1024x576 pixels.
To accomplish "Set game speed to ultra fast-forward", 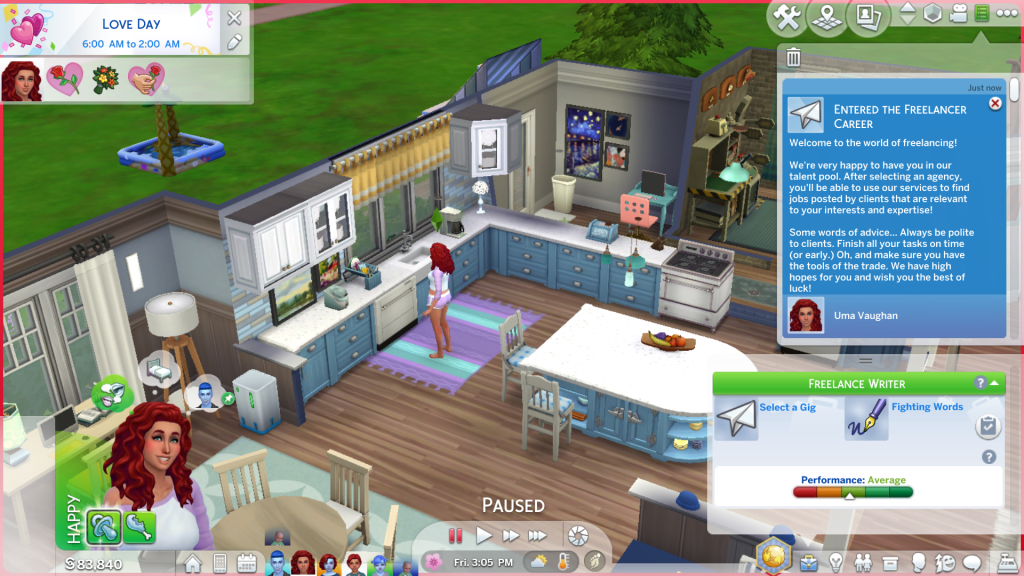I will pos(538,536).
